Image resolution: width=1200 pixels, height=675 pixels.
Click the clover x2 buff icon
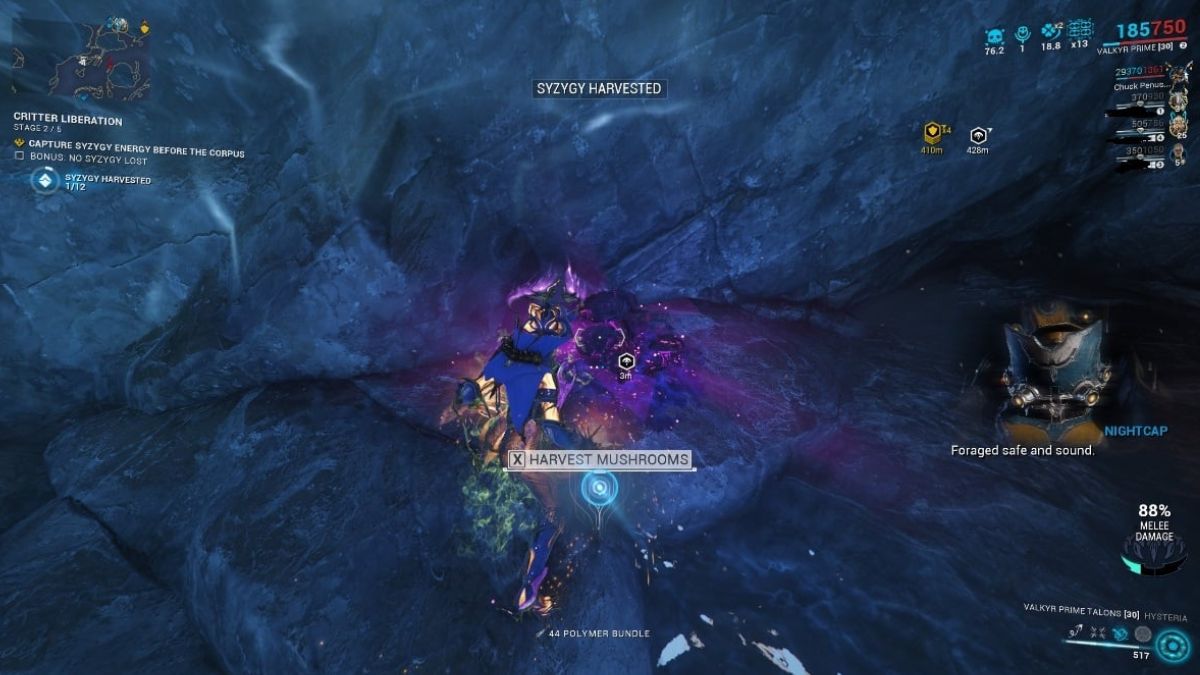tap(1050, 32)
